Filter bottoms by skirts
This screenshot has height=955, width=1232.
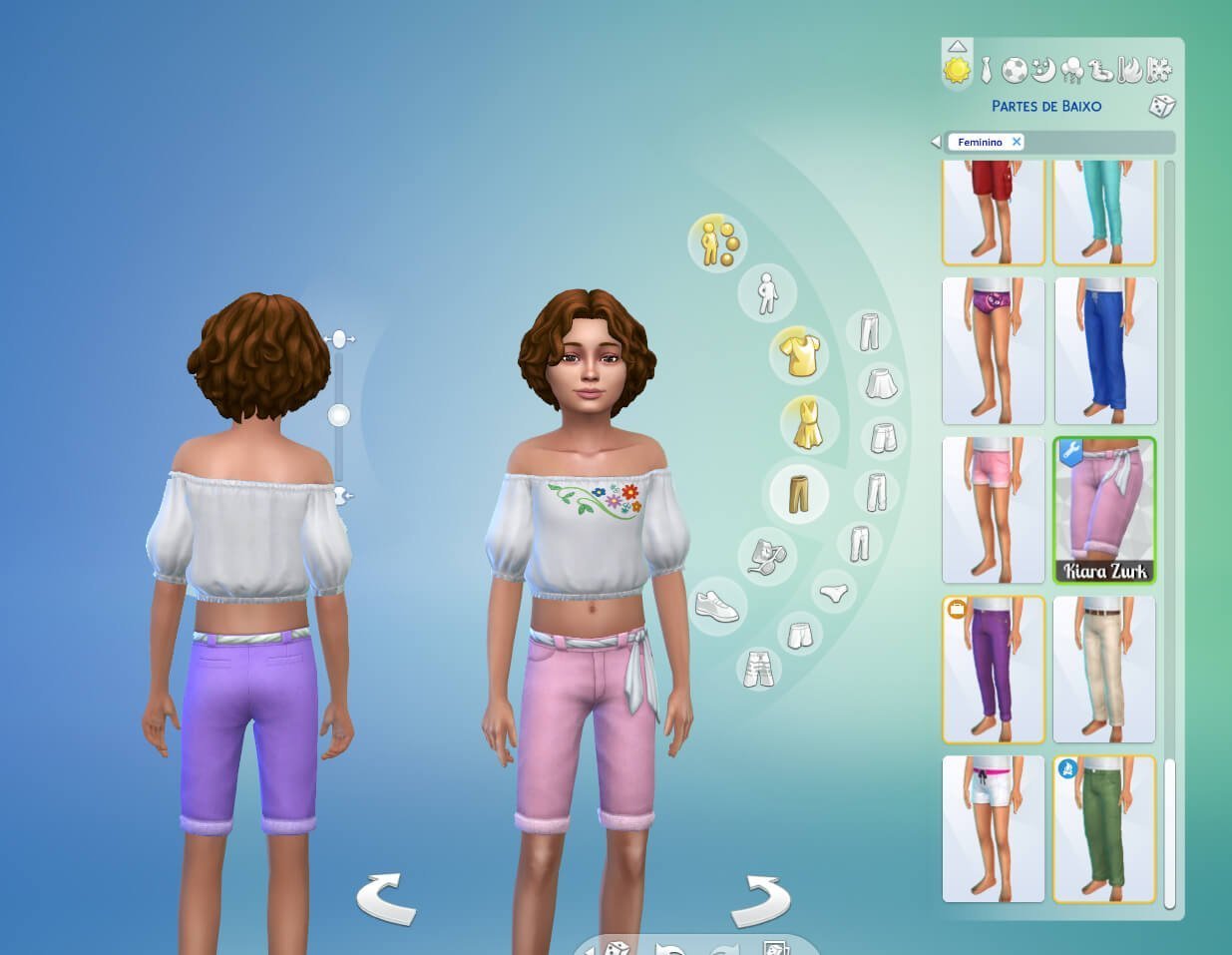click(881, 382)
